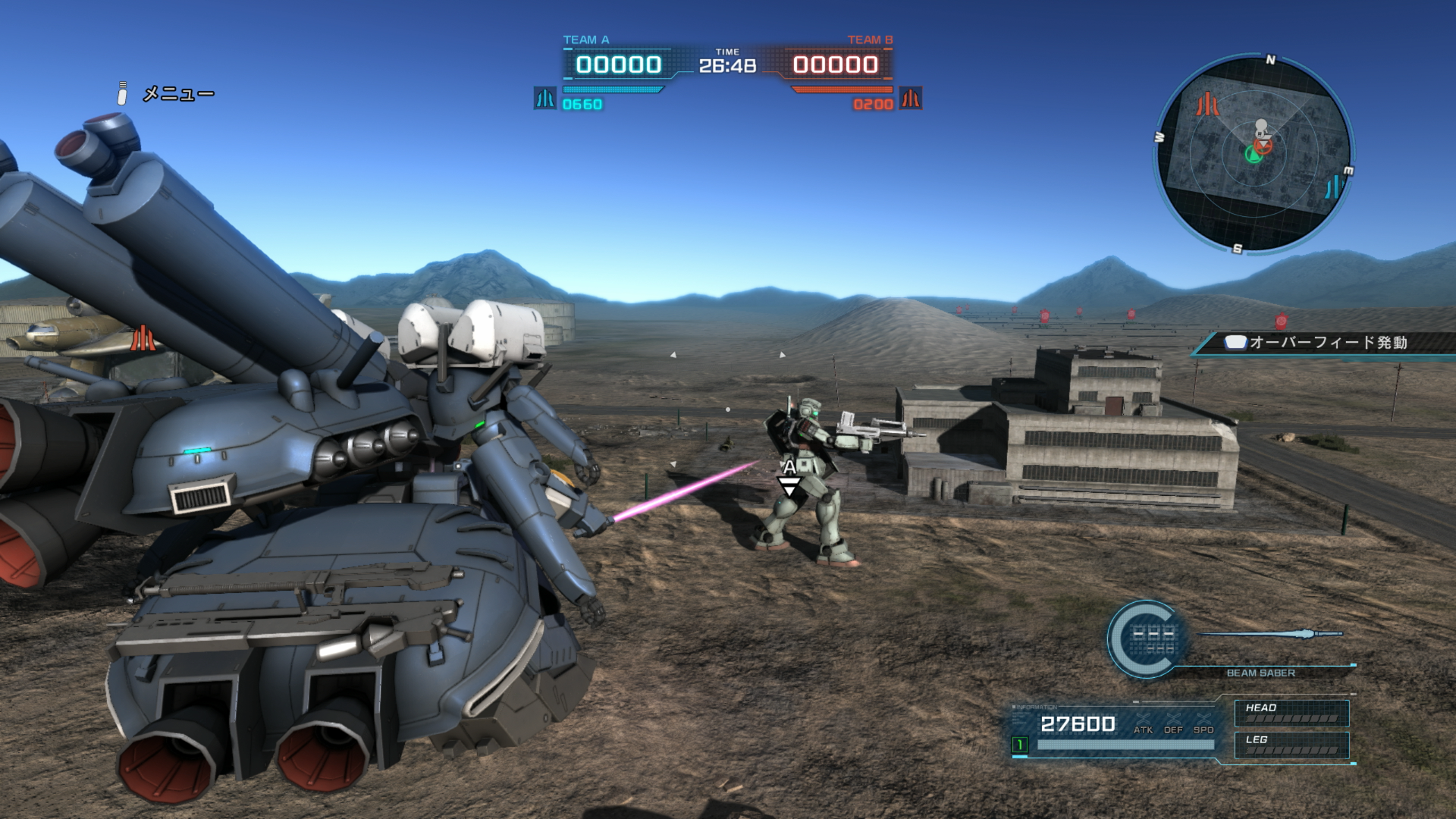The width and height of the screenshot is (1456, 819).
Task: Click the red base marker on the minimap
Action: point(1207,104)
